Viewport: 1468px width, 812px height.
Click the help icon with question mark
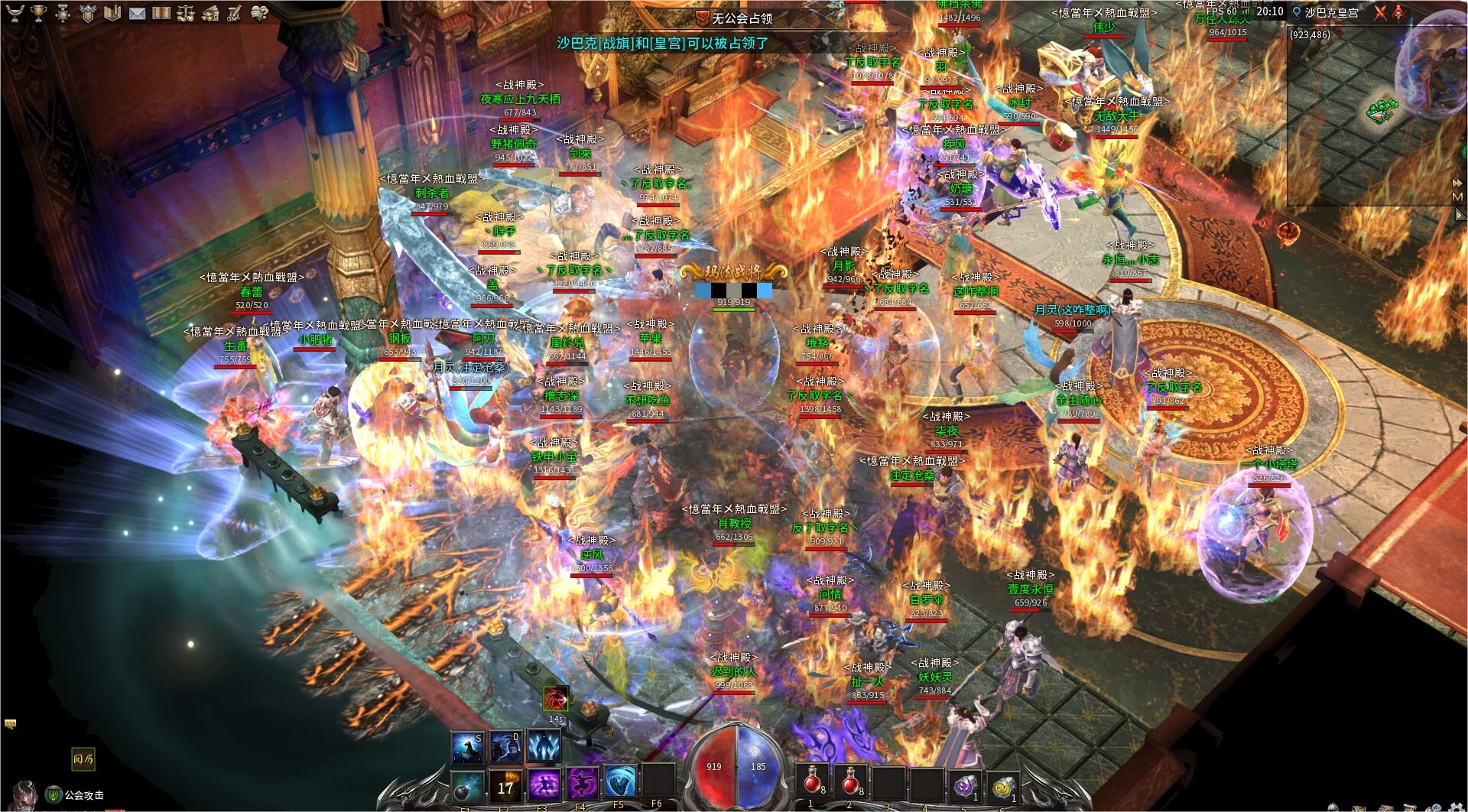[260, 13]
